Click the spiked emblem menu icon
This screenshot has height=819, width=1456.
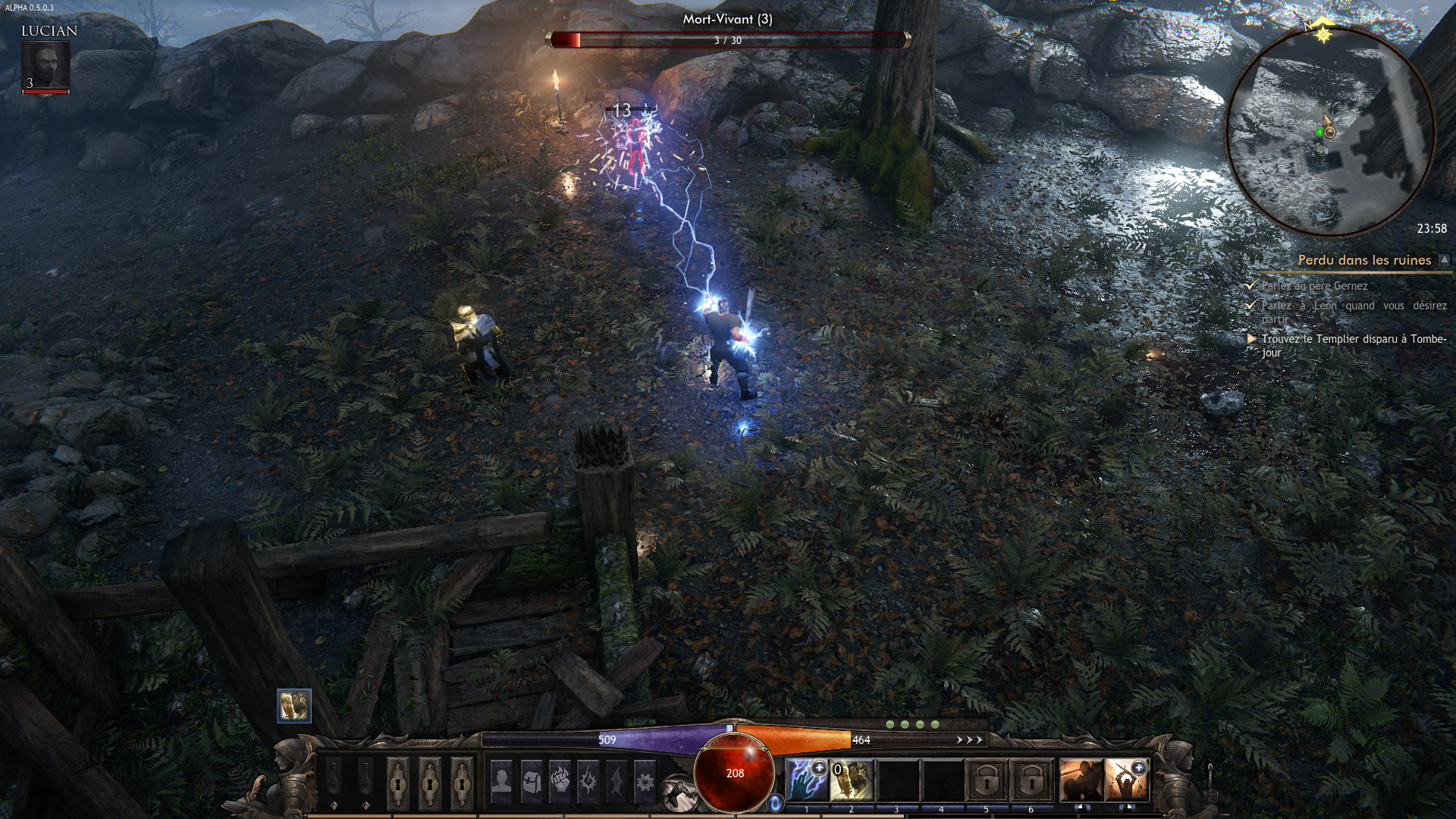pyautogui.click(x=587, y=780)
